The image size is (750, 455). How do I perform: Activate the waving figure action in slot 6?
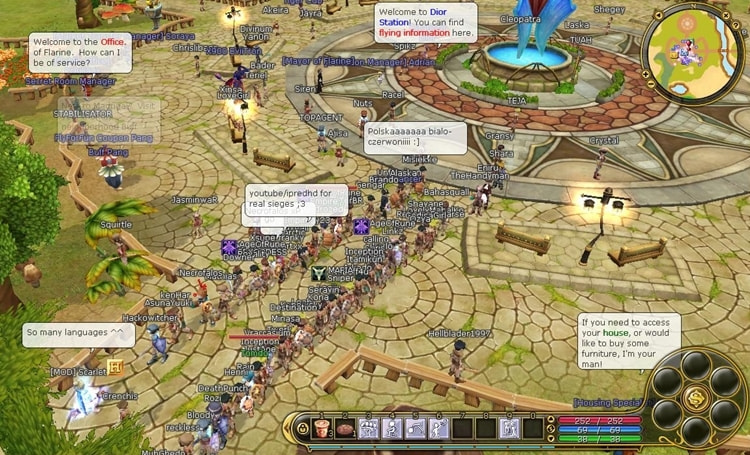(x=438, y=429)
